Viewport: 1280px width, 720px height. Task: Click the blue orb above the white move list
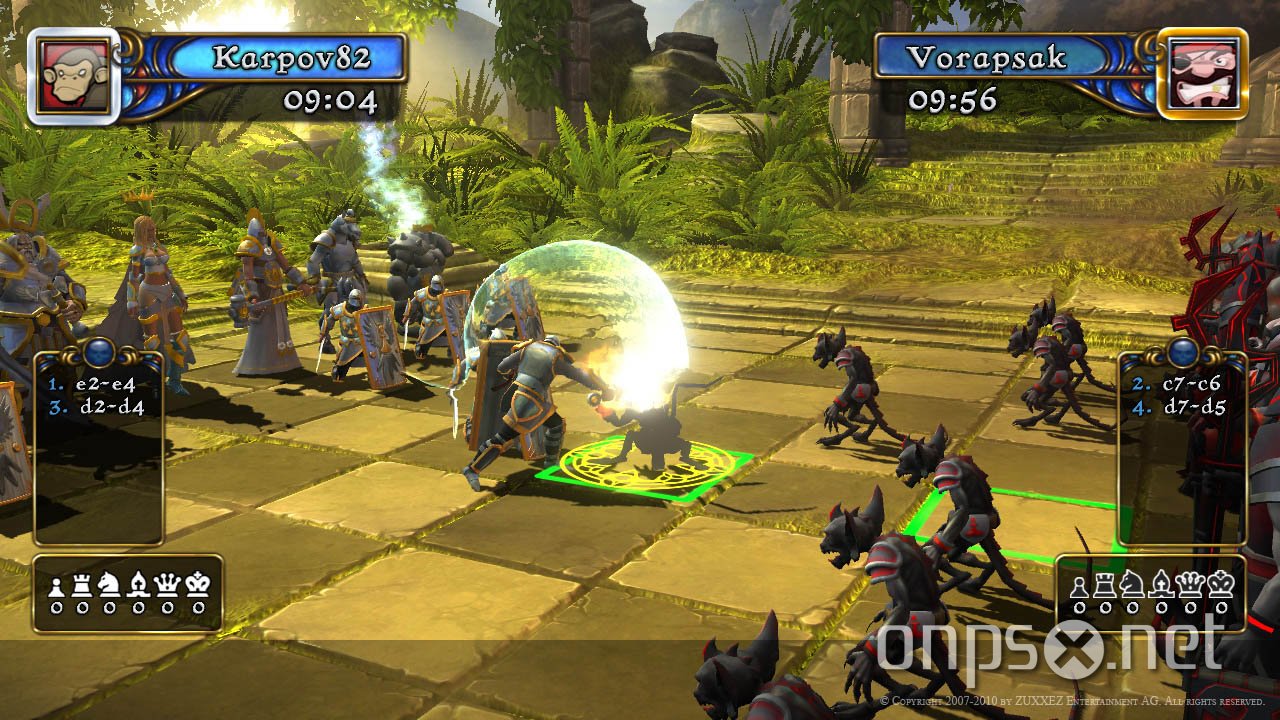tap(97, 352)
